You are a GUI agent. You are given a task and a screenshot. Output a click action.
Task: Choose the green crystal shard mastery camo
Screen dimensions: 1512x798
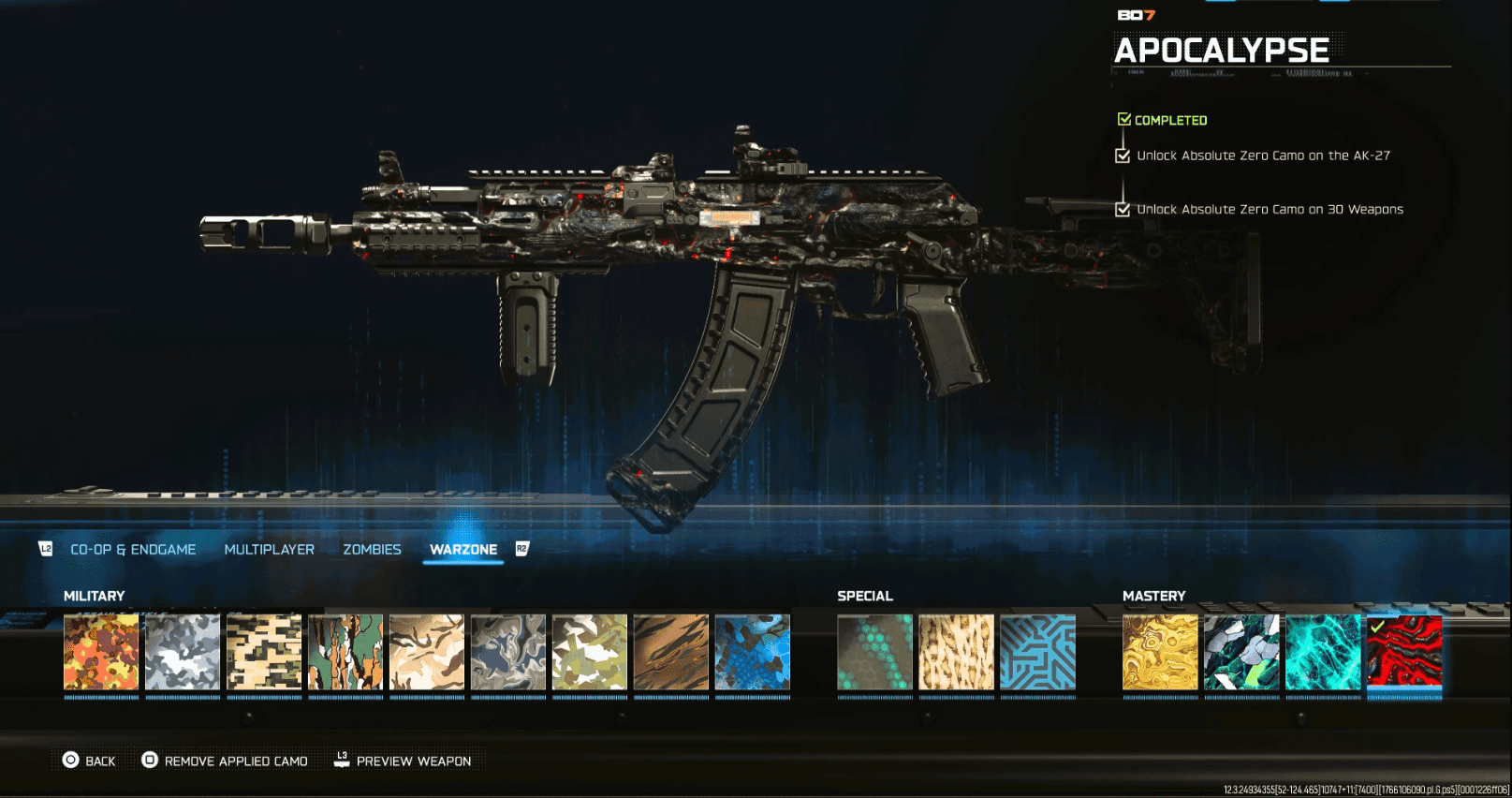coord(1241,653)
